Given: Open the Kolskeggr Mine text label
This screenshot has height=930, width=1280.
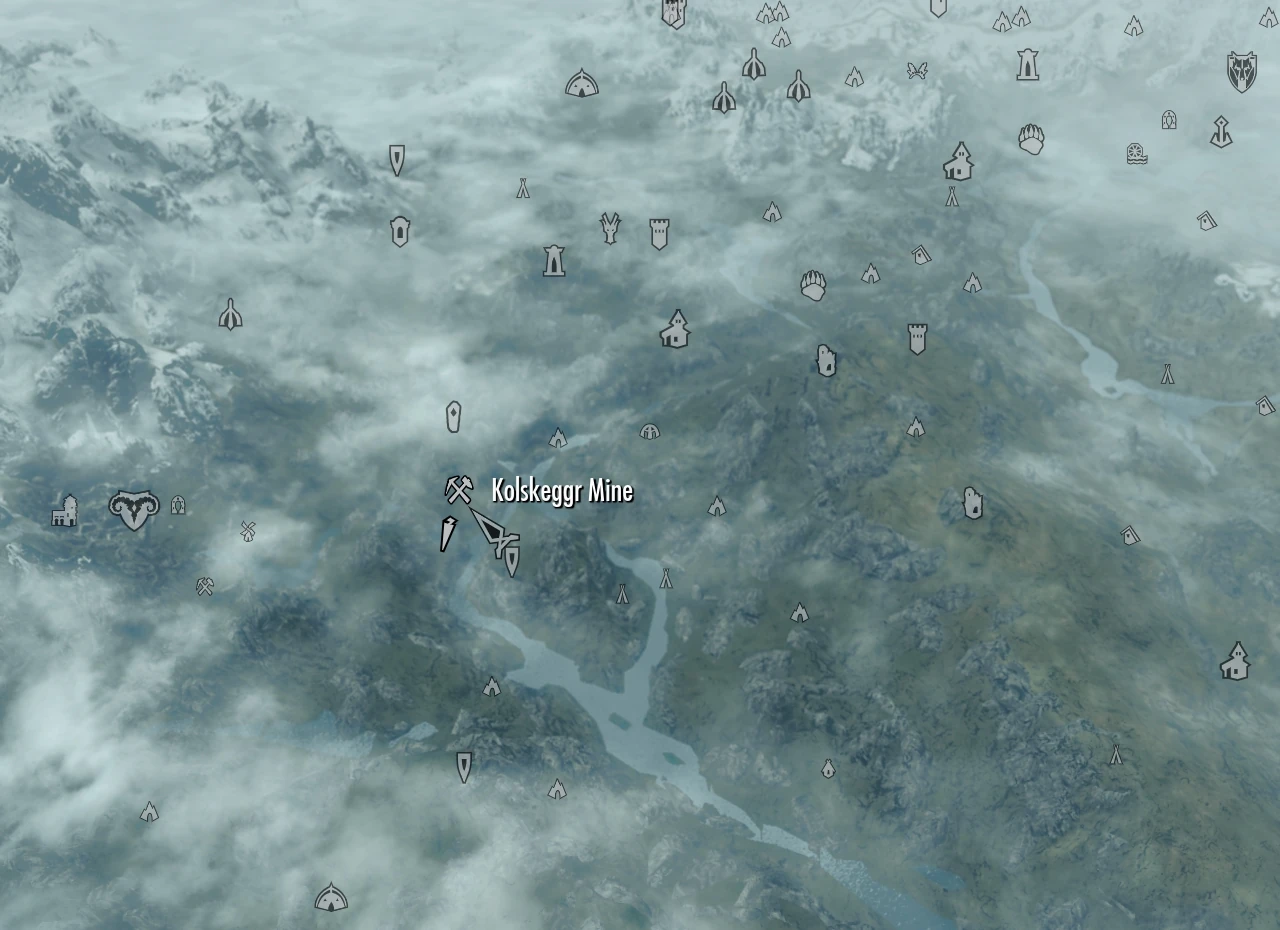Looking at the screenshot, I should 561,491.
